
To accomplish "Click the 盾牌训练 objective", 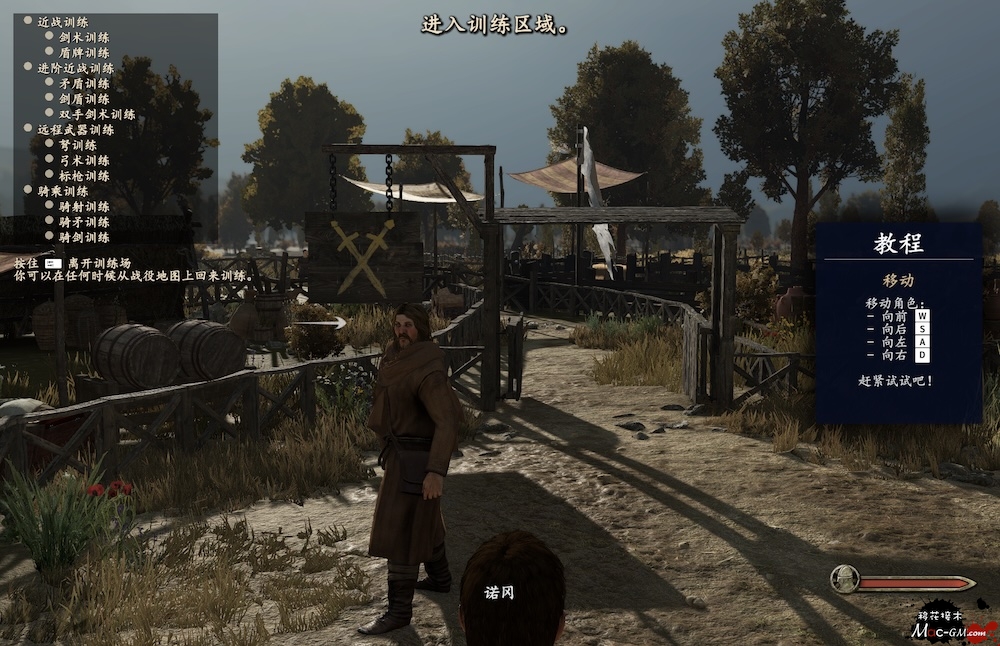I will pos(83,53).
